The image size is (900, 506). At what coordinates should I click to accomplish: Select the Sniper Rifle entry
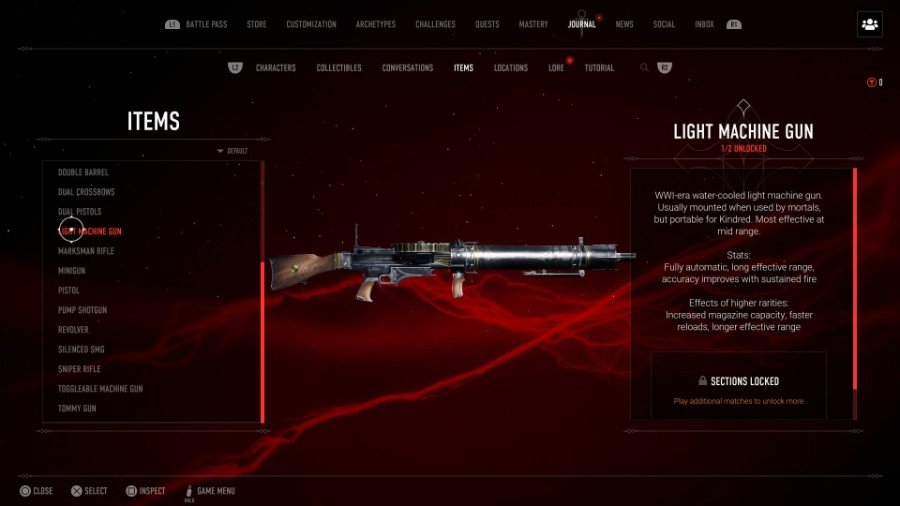click(80, 369)
